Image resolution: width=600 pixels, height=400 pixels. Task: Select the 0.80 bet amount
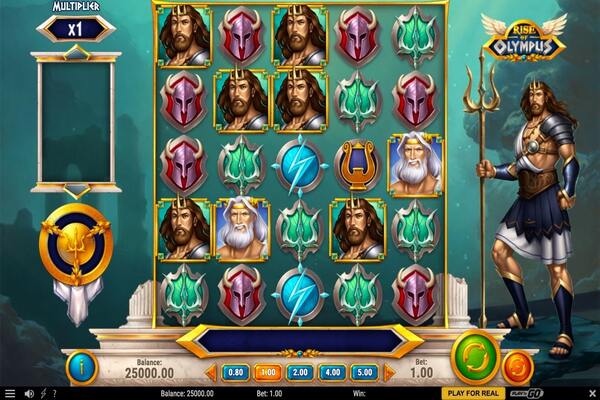coord(237,373)
